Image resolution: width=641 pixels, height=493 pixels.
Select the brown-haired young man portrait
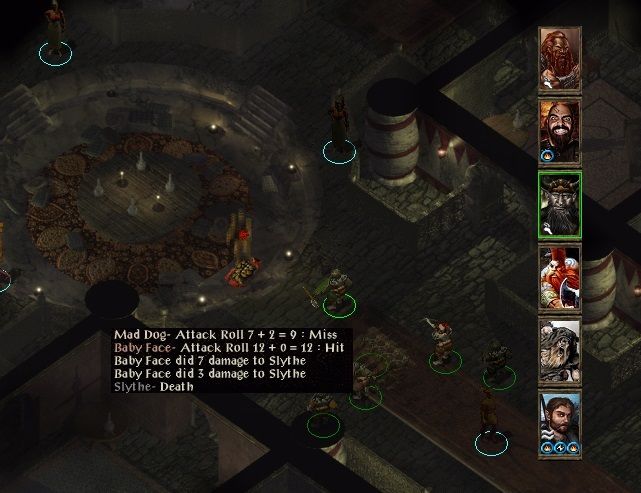click(558, 421)
